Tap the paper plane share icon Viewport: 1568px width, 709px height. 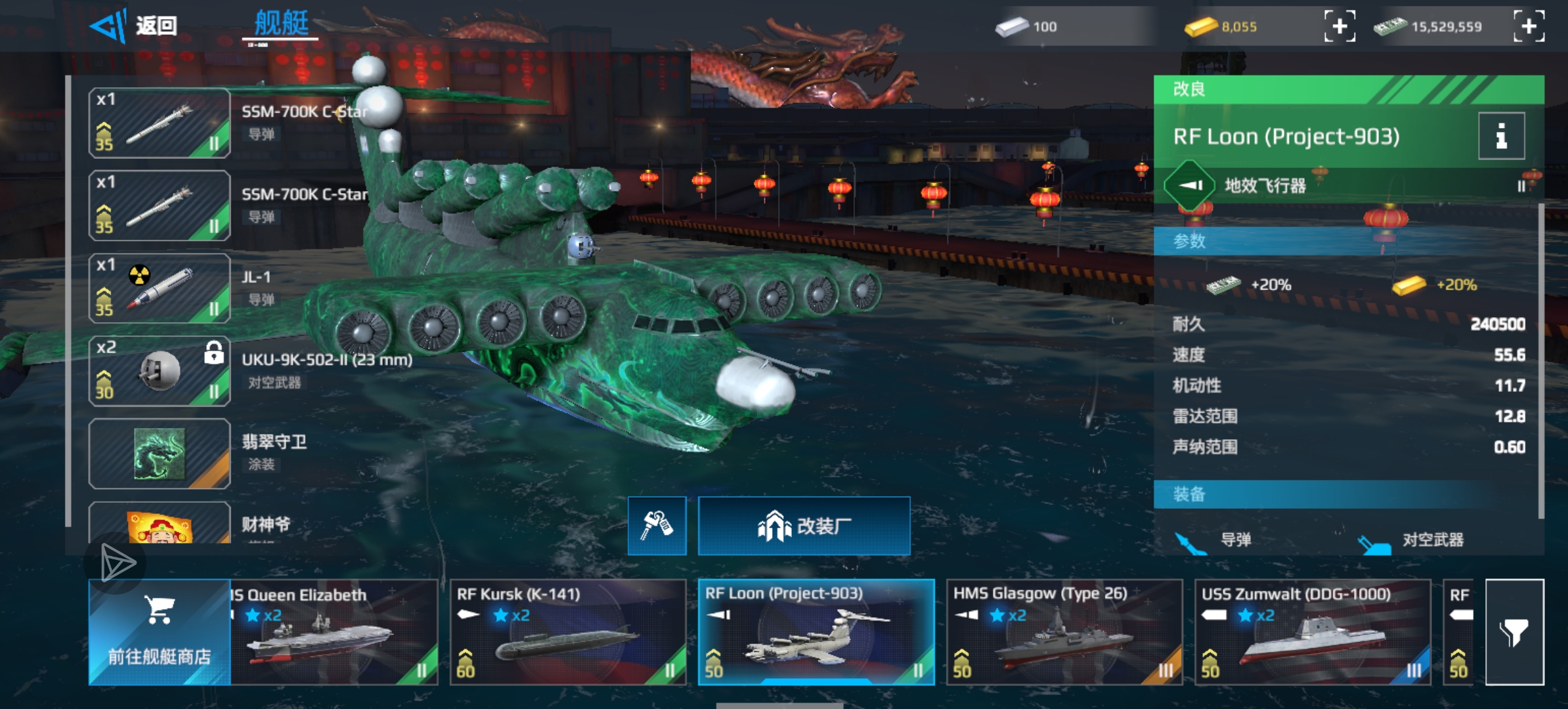tap(117, 563)
